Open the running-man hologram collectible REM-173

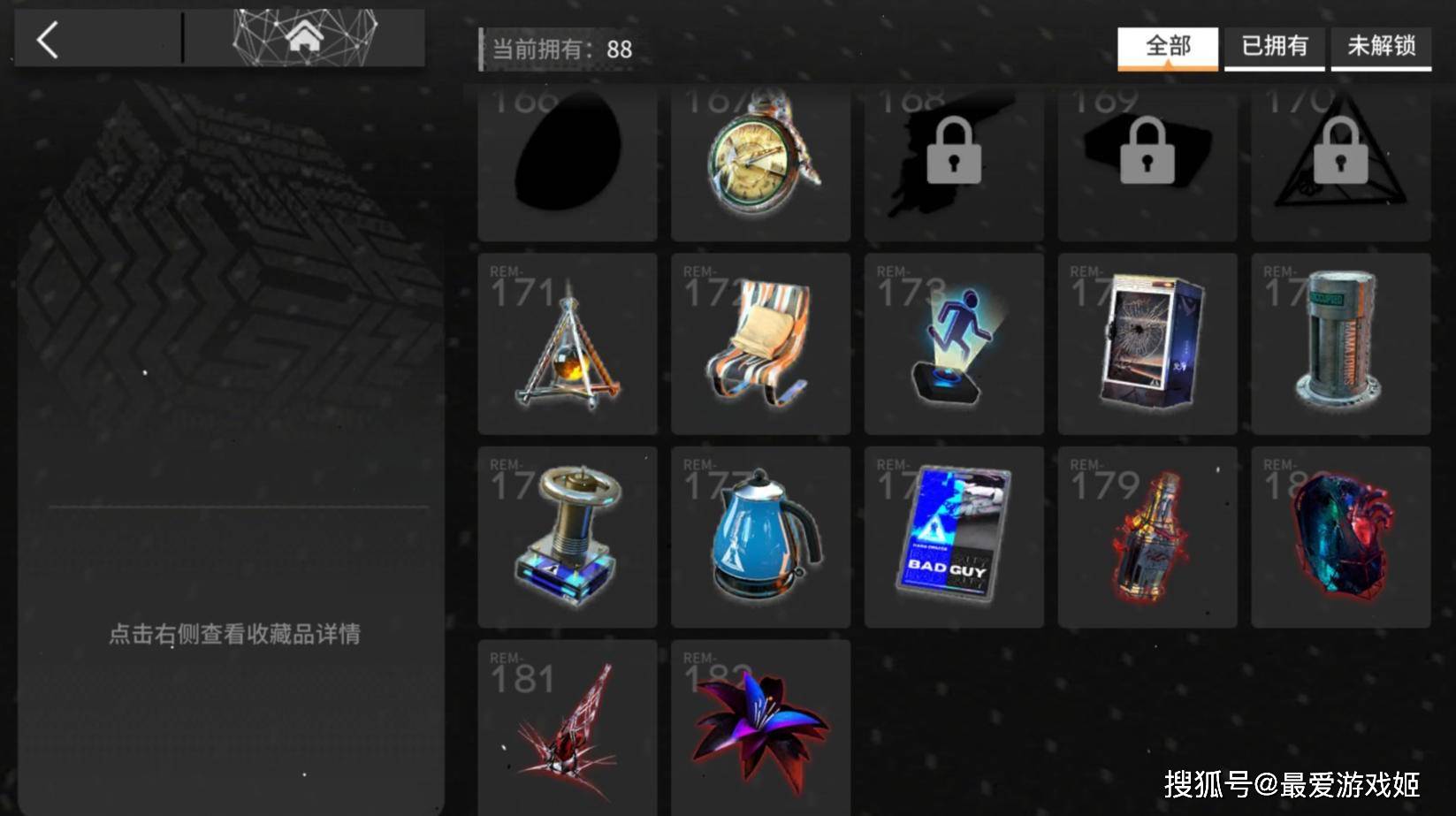[x=953, y=345]
